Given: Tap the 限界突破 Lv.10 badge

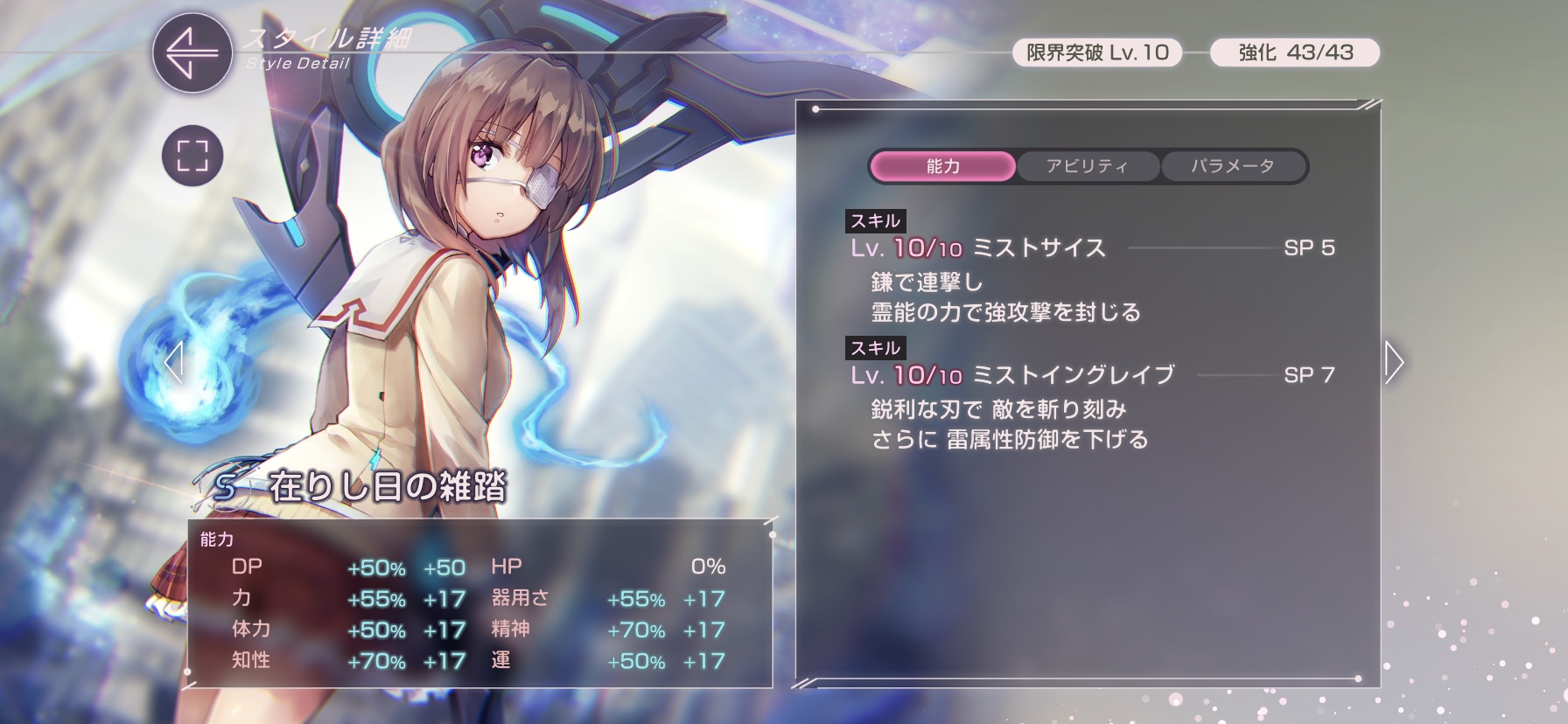Looking at the screenshot, I should pyautogui.click(x=1097, y=52).
